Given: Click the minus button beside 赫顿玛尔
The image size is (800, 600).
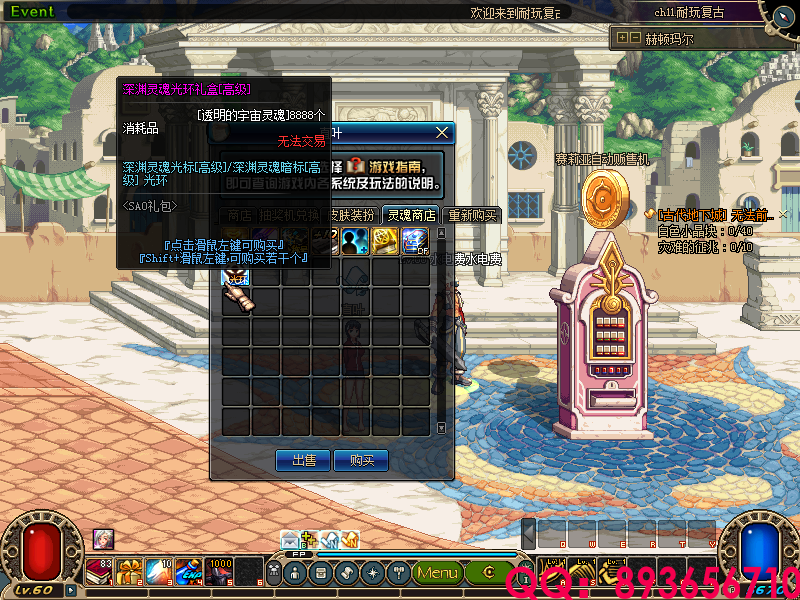Looking at the screenshot, I should click(635, 38).
